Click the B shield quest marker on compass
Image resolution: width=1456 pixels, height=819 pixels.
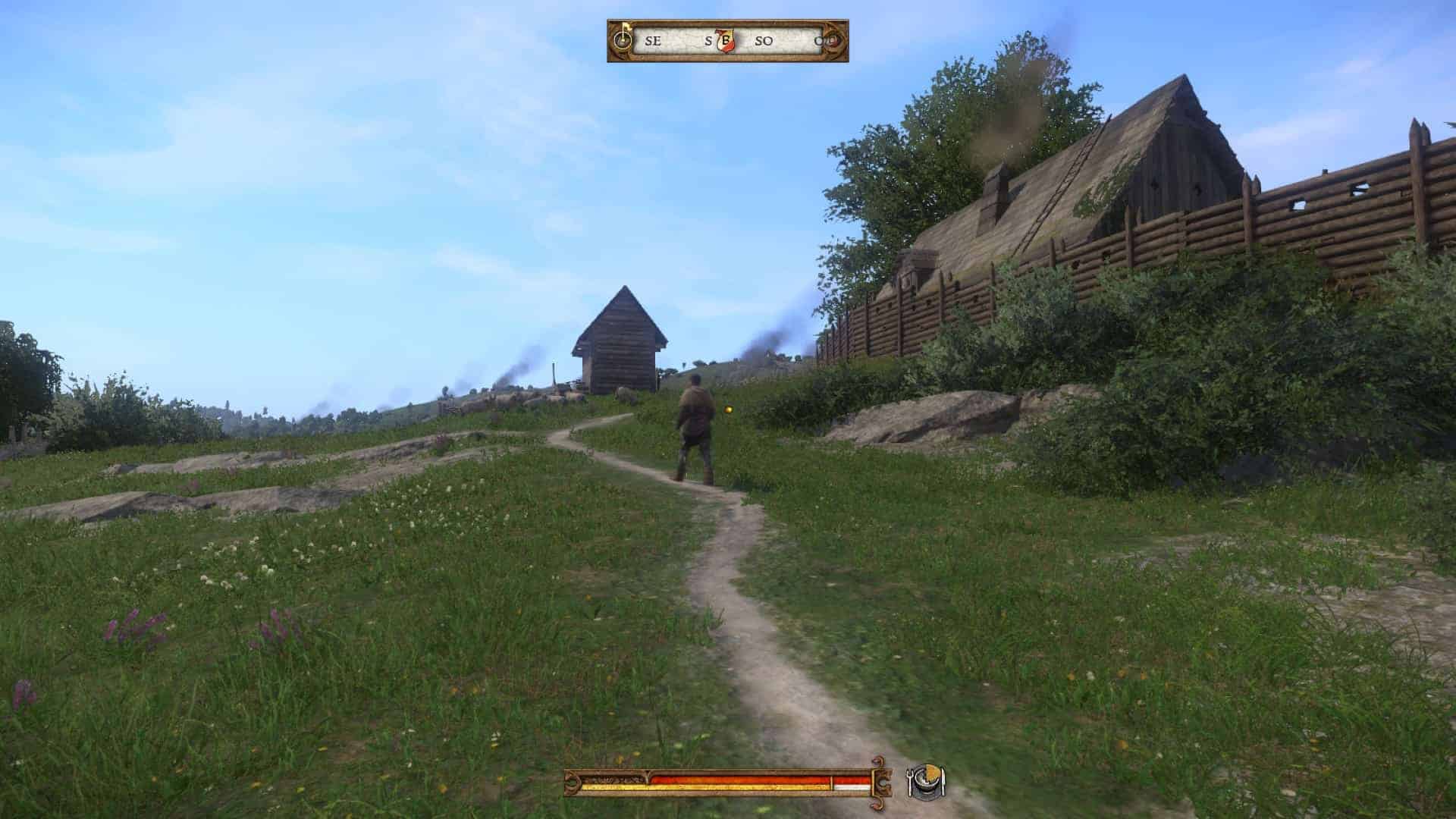coord(726,41)
